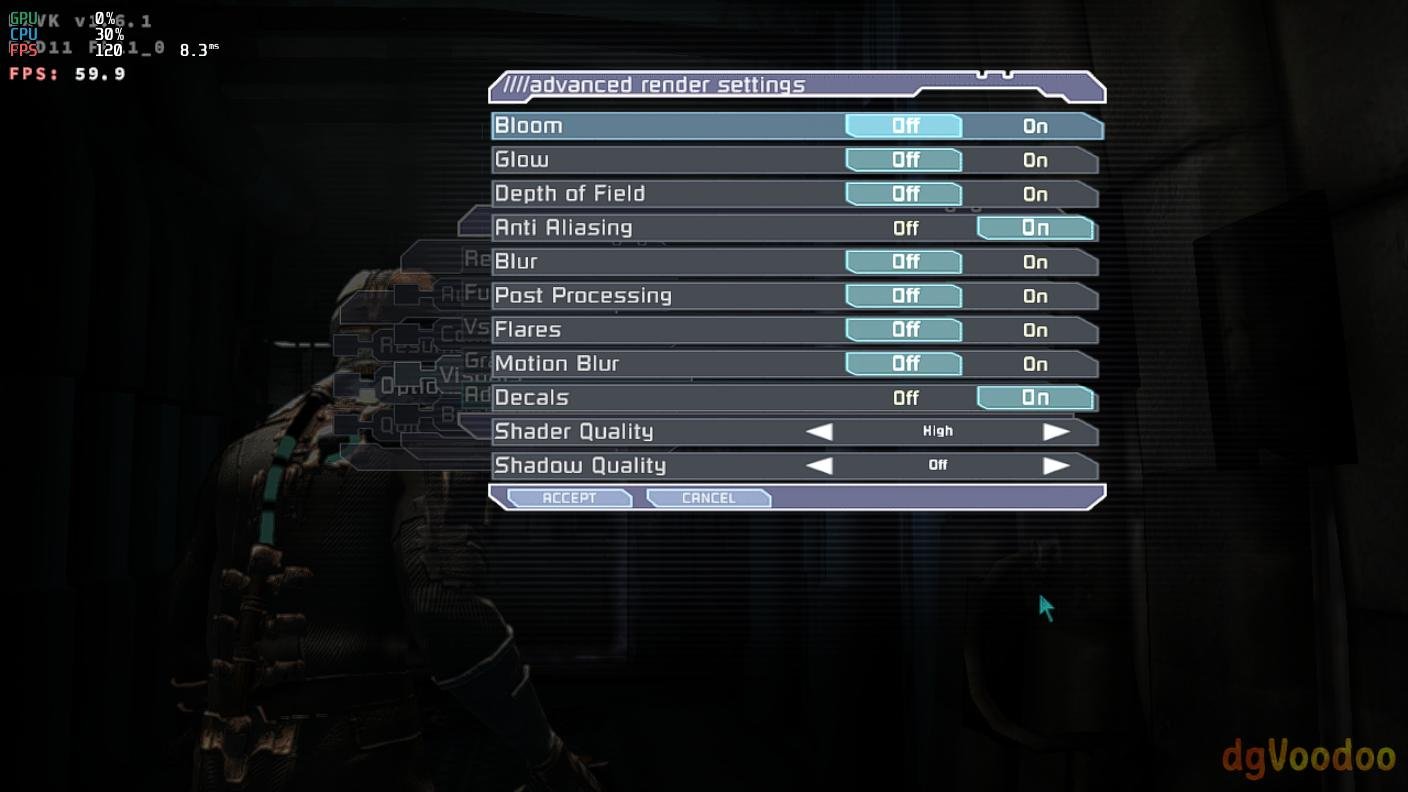The image size is (1408, 792).
Task: Enable Post Processing
Action: [x=1035, y=296]
